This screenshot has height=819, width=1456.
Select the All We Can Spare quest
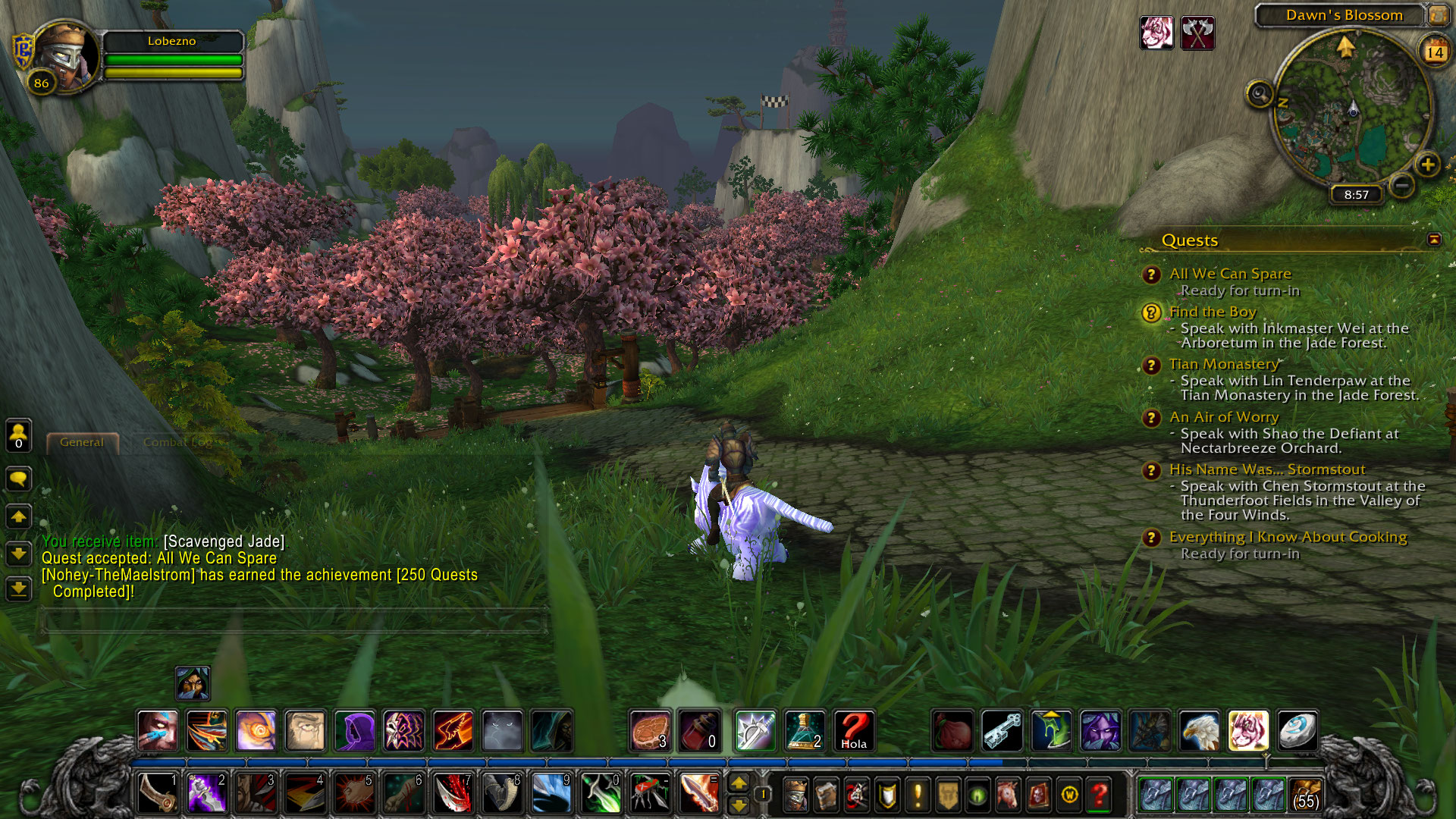(x=1229, y=274)
